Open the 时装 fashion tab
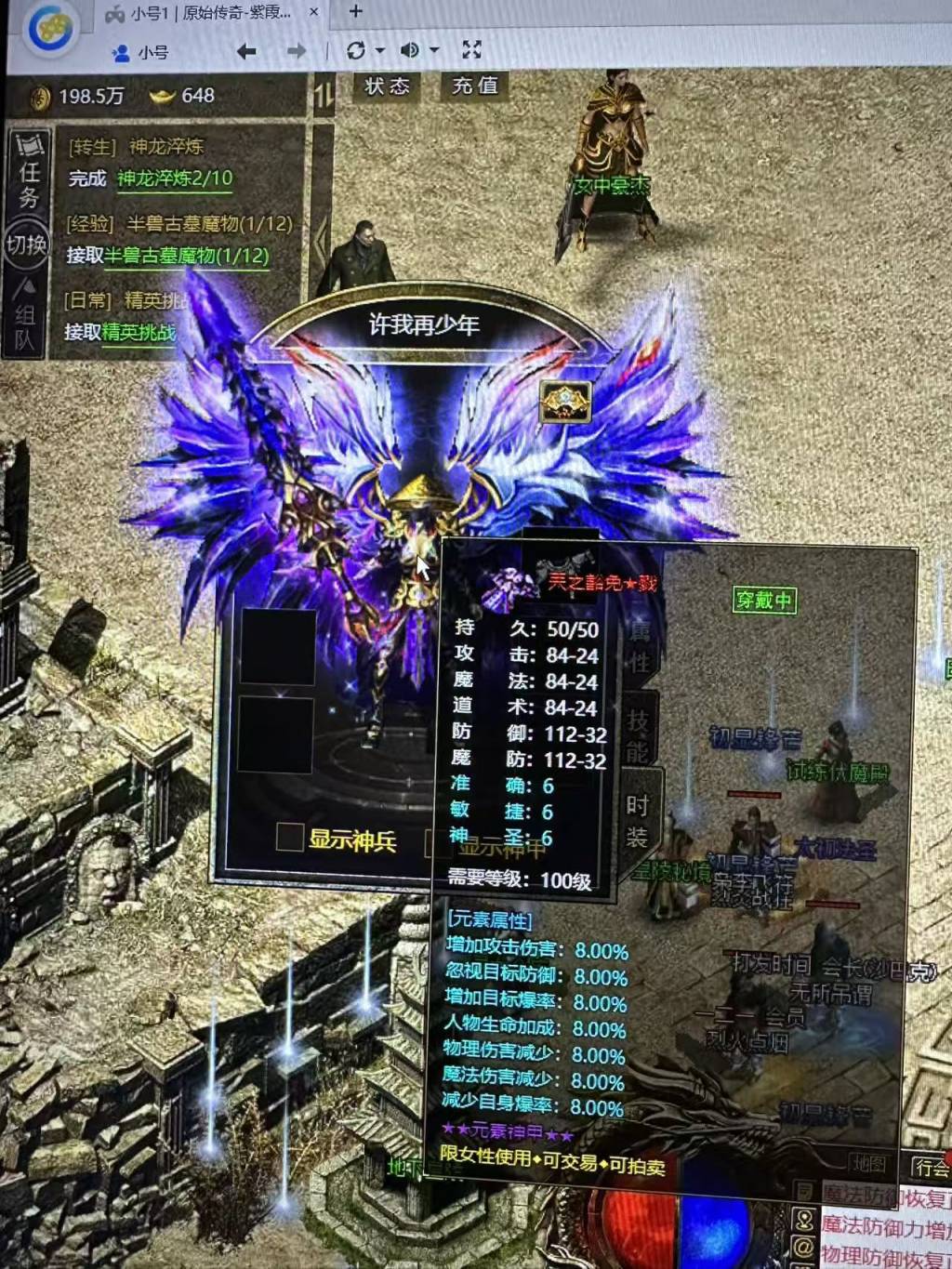This screenshot has width=952, height=1269. 638,820
